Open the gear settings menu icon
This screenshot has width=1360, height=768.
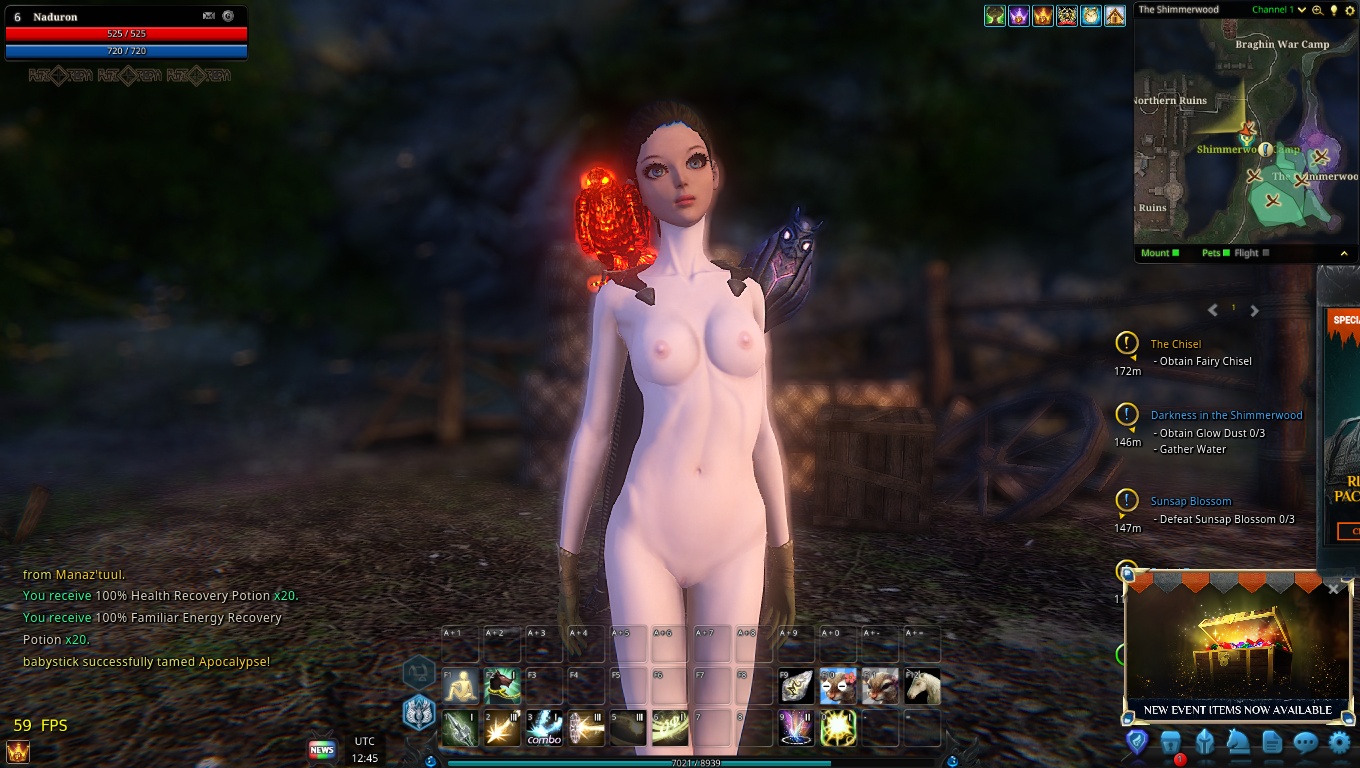click(1339, 742)
